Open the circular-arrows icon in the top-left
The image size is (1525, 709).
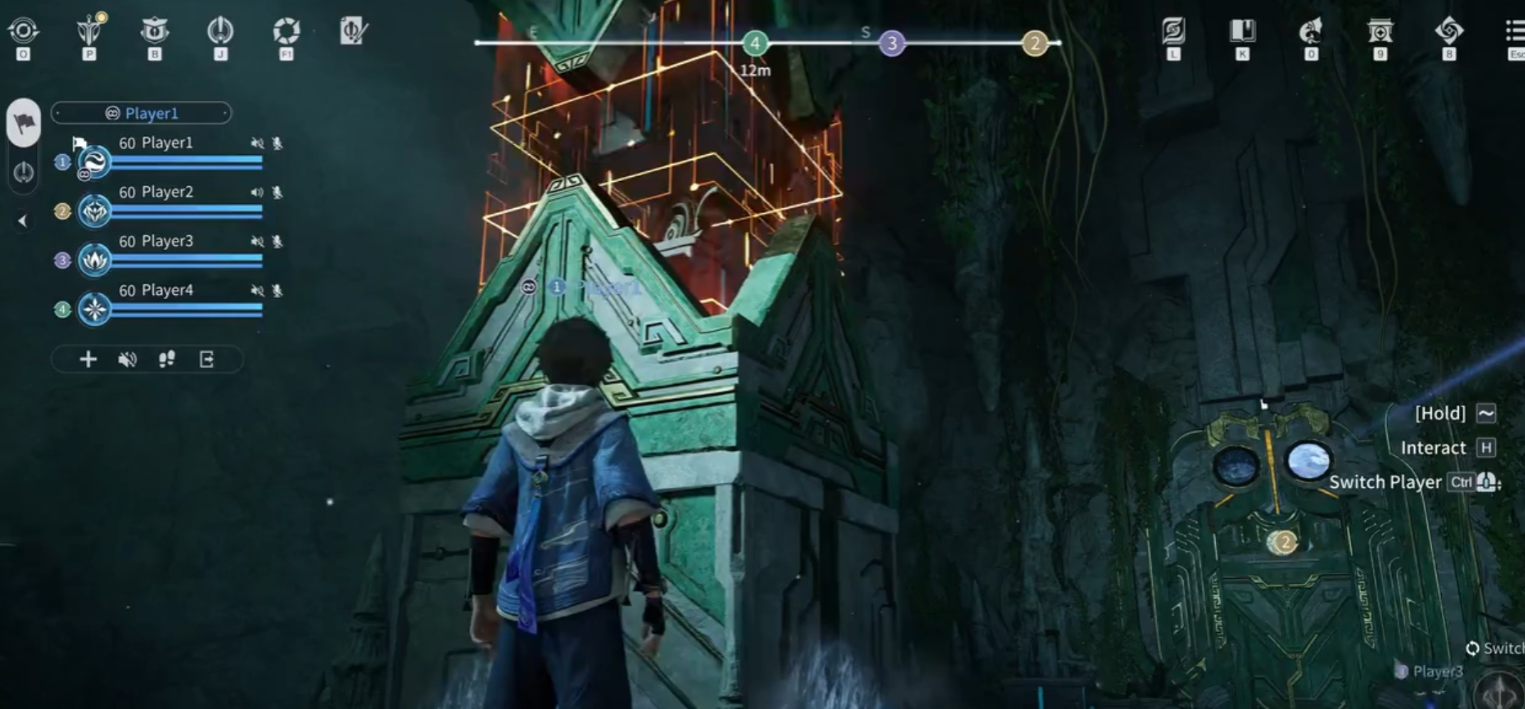point(23,31)
